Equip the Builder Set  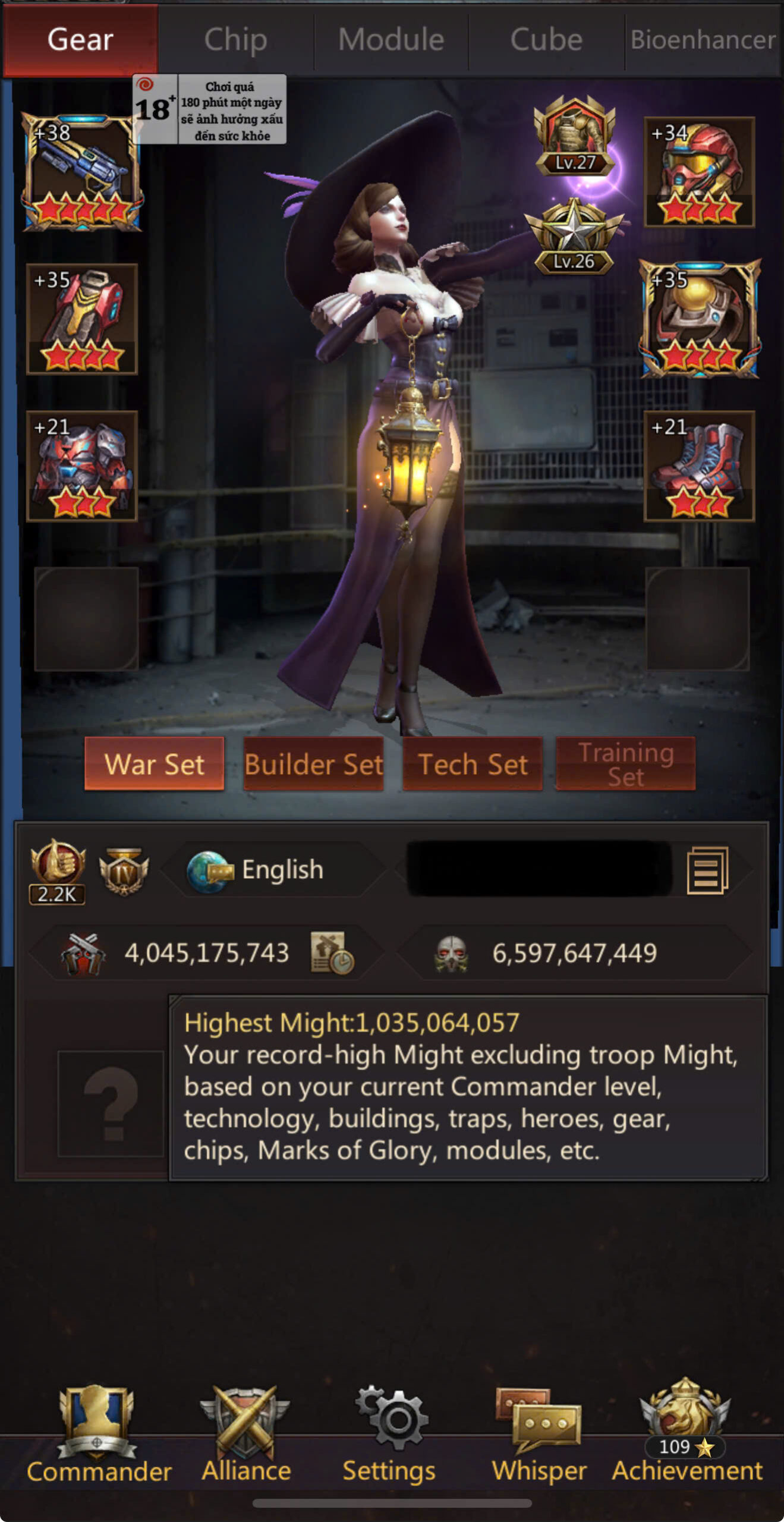click(x=313, y=764)
